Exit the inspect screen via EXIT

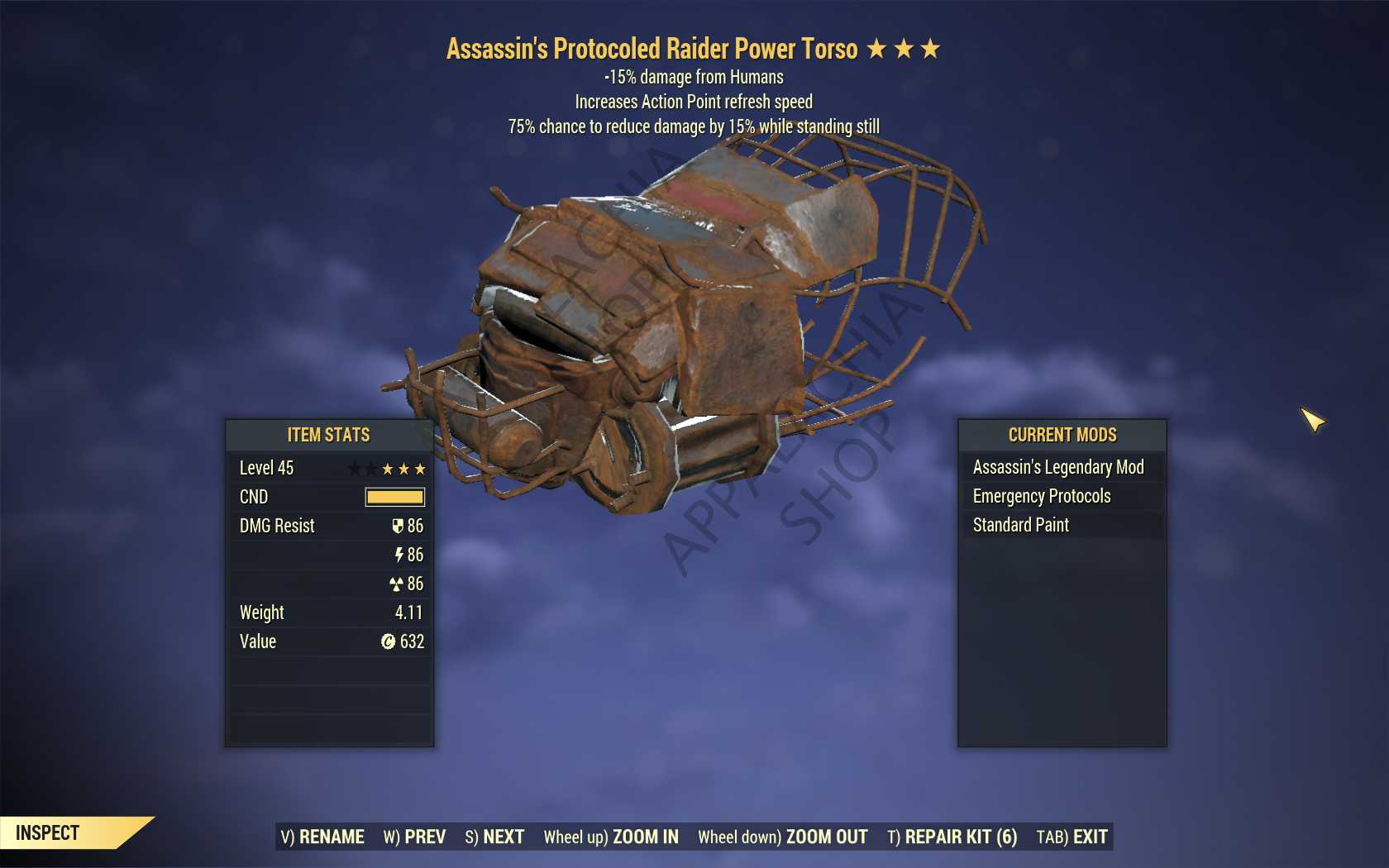(1072, 837)
